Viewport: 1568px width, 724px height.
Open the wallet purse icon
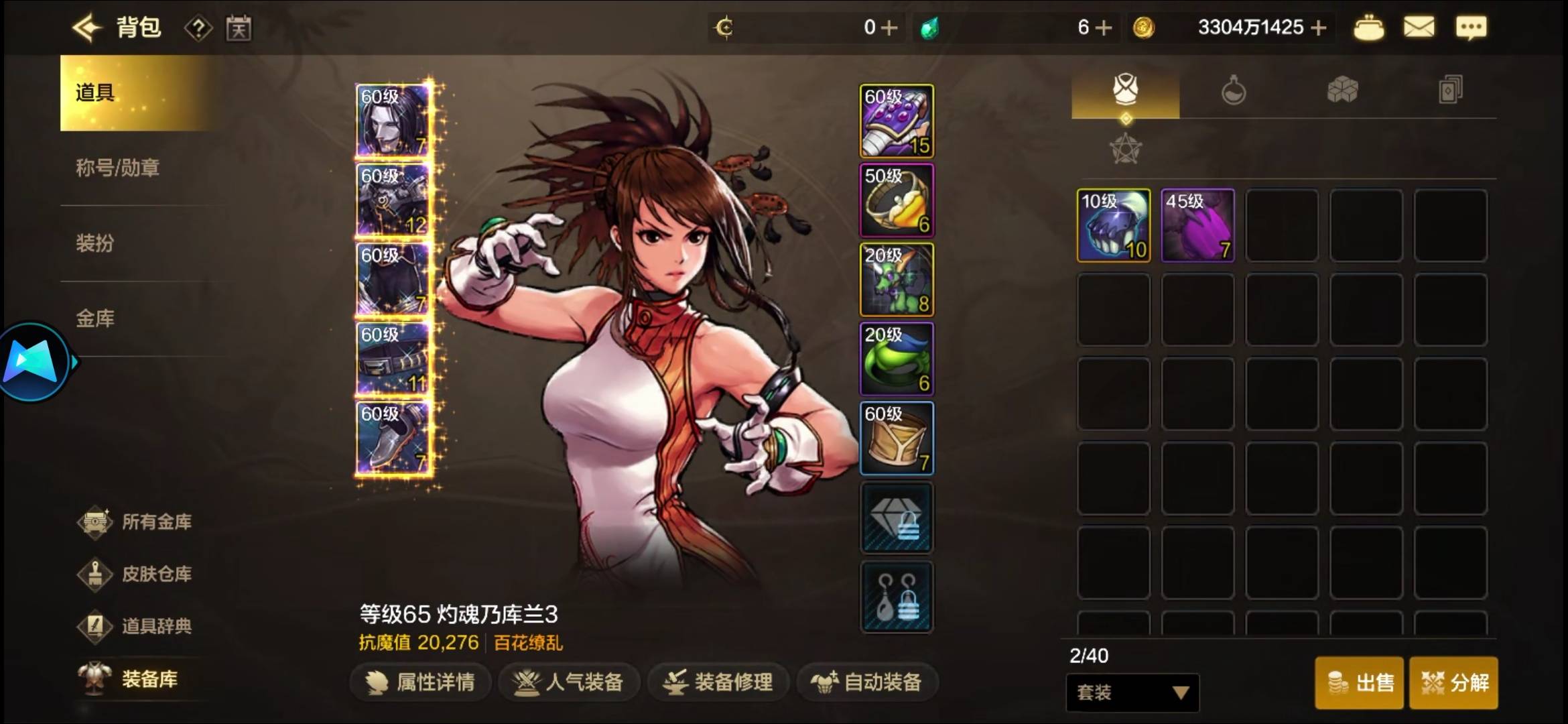click(x=1369, y=27)
